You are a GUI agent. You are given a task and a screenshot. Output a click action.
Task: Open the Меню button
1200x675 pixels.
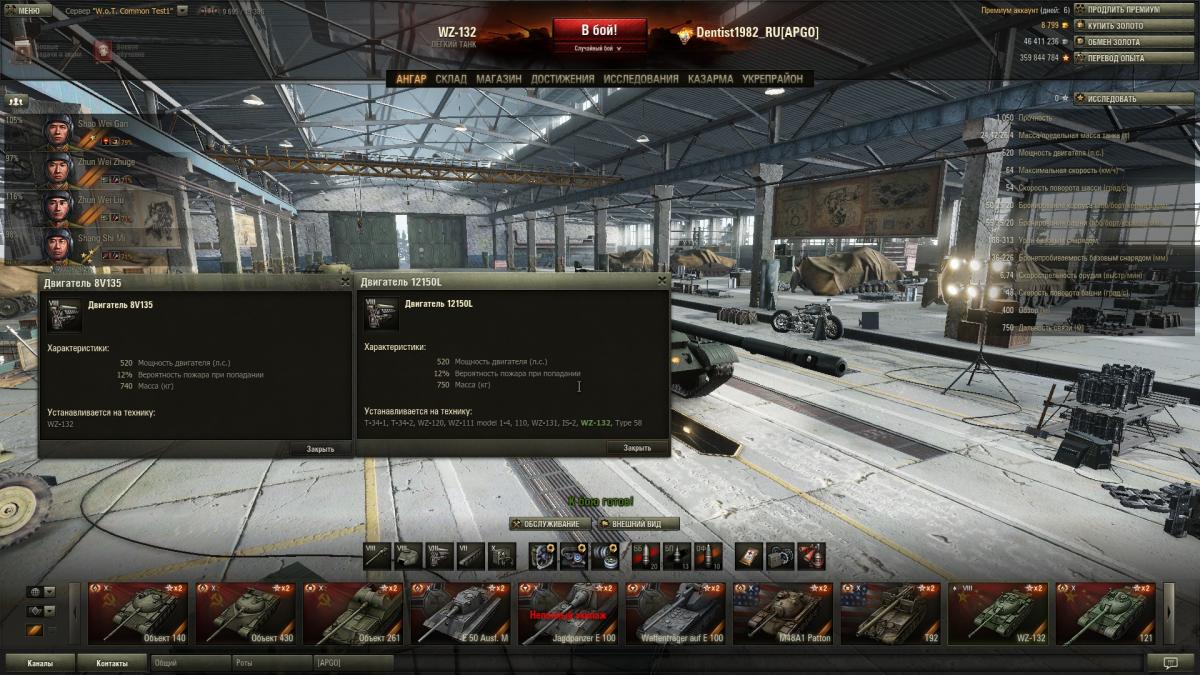(26, 9)
